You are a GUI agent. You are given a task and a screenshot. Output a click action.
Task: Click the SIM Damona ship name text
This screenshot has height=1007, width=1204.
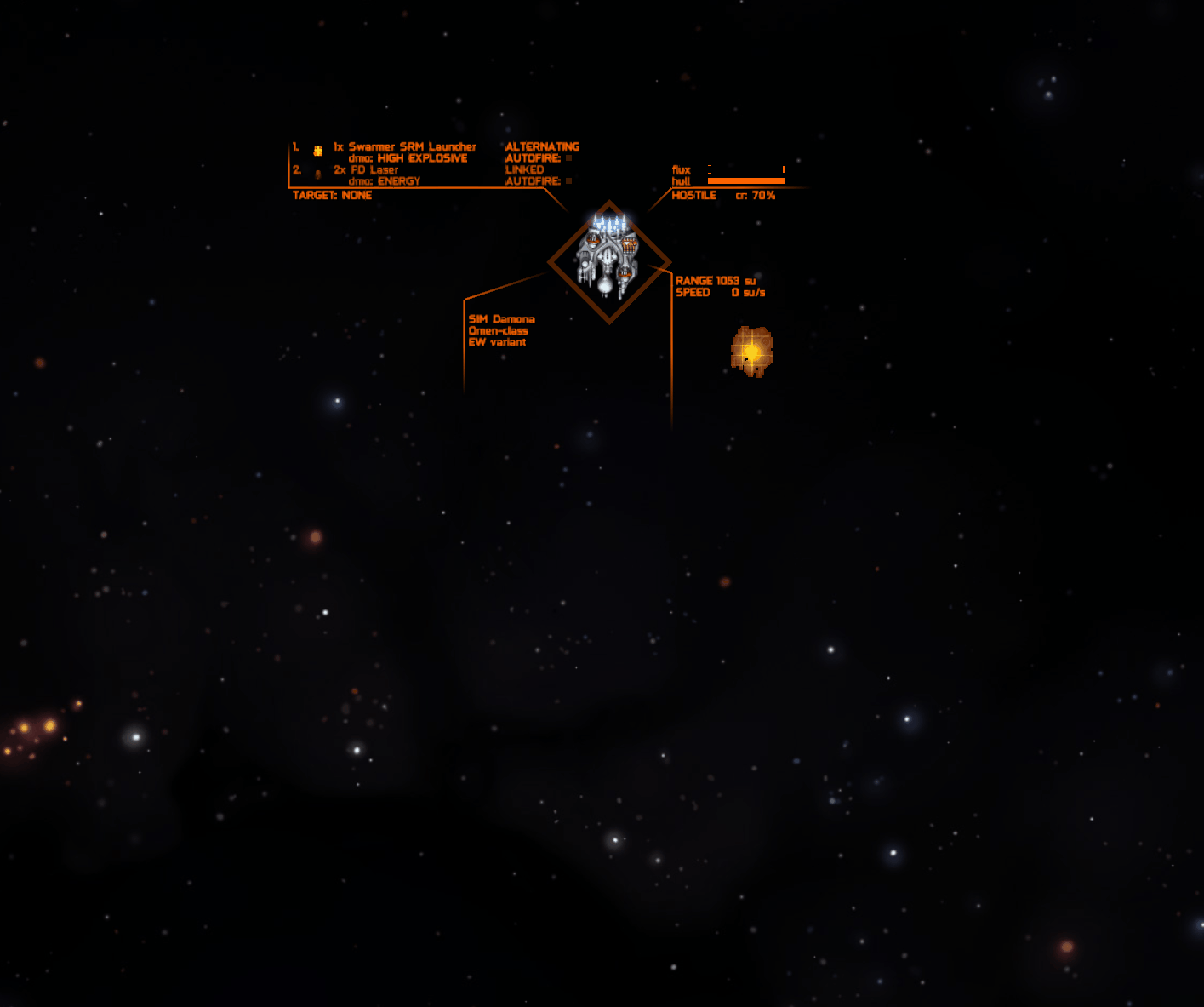500,318
